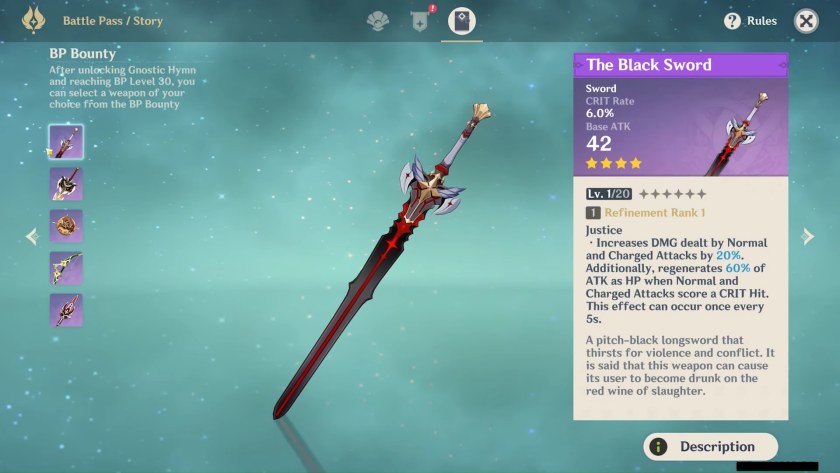840x473 pixels.
Task: Click the Battle Pass emblem icon
Action: click(x=34, y=20)
